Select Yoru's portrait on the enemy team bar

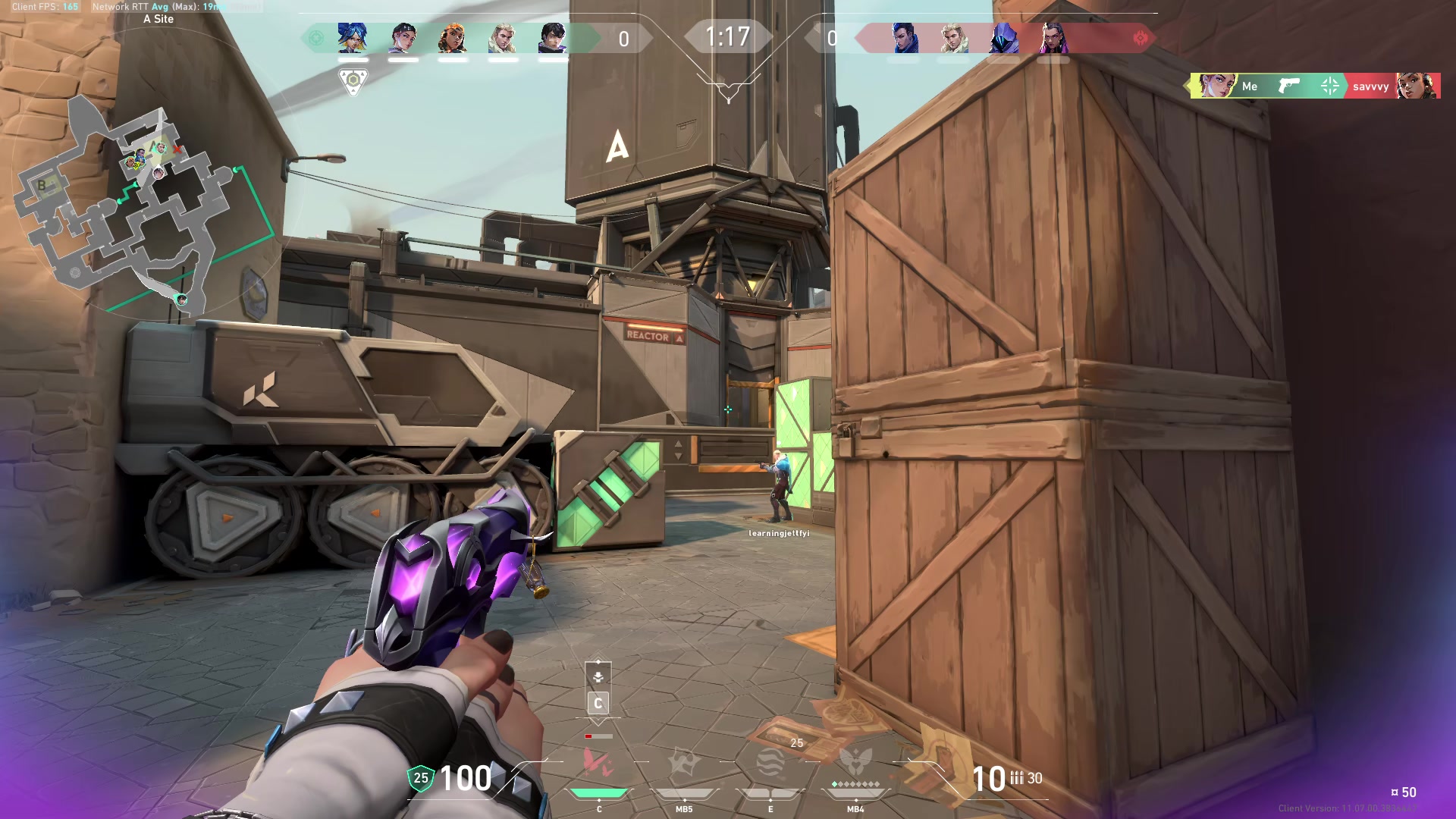(905, 38)
